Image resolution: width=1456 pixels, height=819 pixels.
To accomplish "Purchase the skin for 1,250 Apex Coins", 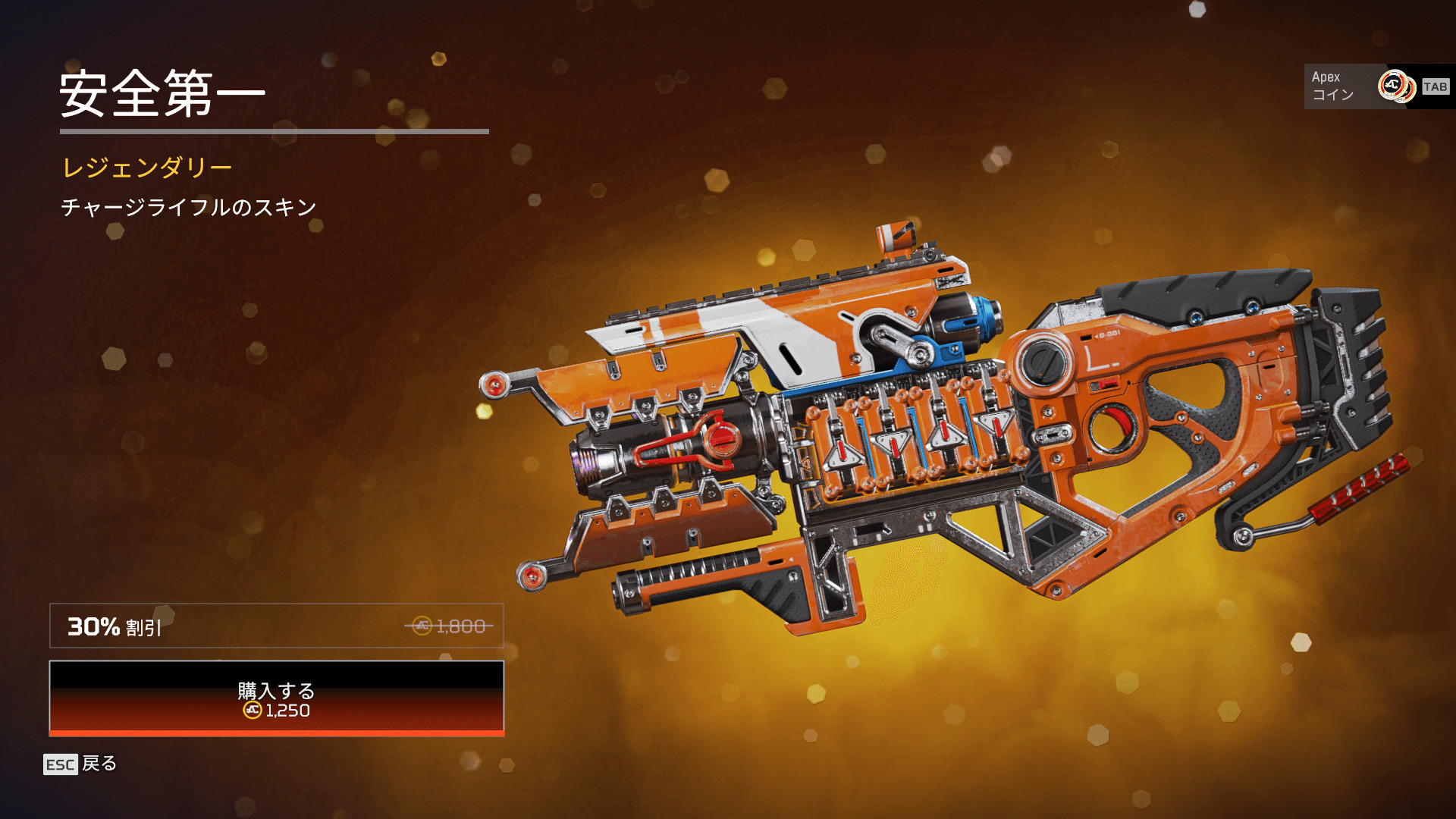I will pos(276,698).
